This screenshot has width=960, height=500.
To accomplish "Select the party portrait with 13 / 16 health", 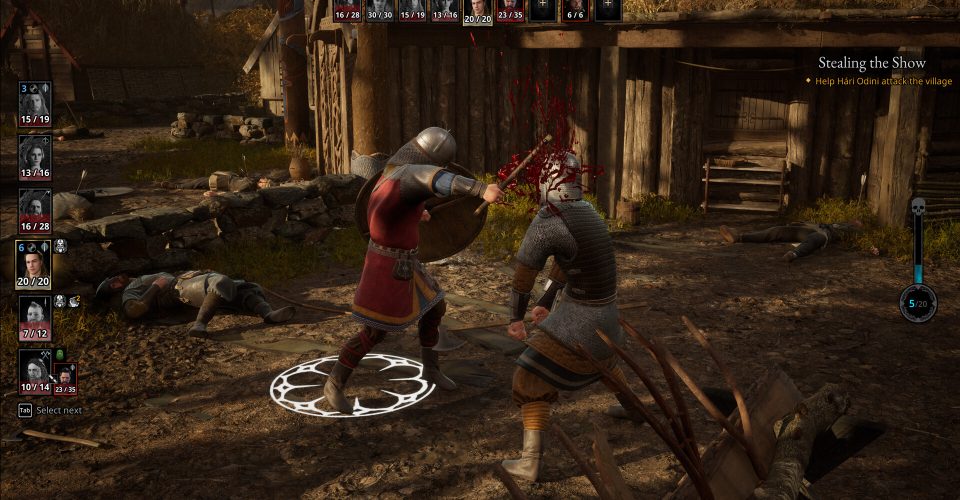I will (x=34, y=155).
